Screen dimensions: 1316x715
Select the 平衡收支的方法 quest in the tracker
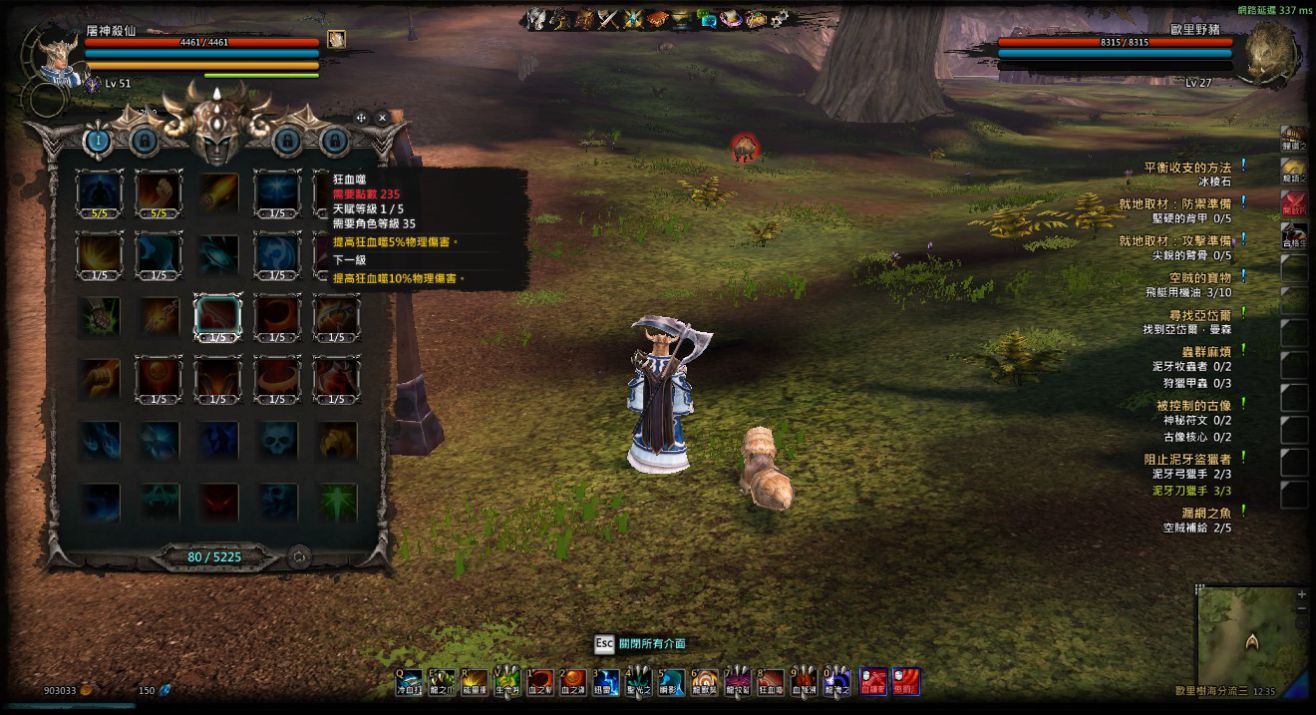[x=1187, y=168]
